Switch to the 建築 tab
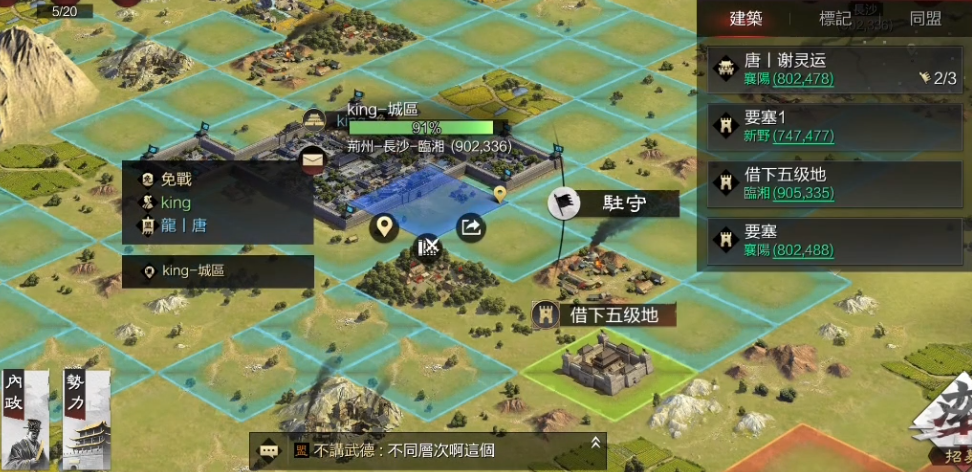972x472 pixels. 746,18
